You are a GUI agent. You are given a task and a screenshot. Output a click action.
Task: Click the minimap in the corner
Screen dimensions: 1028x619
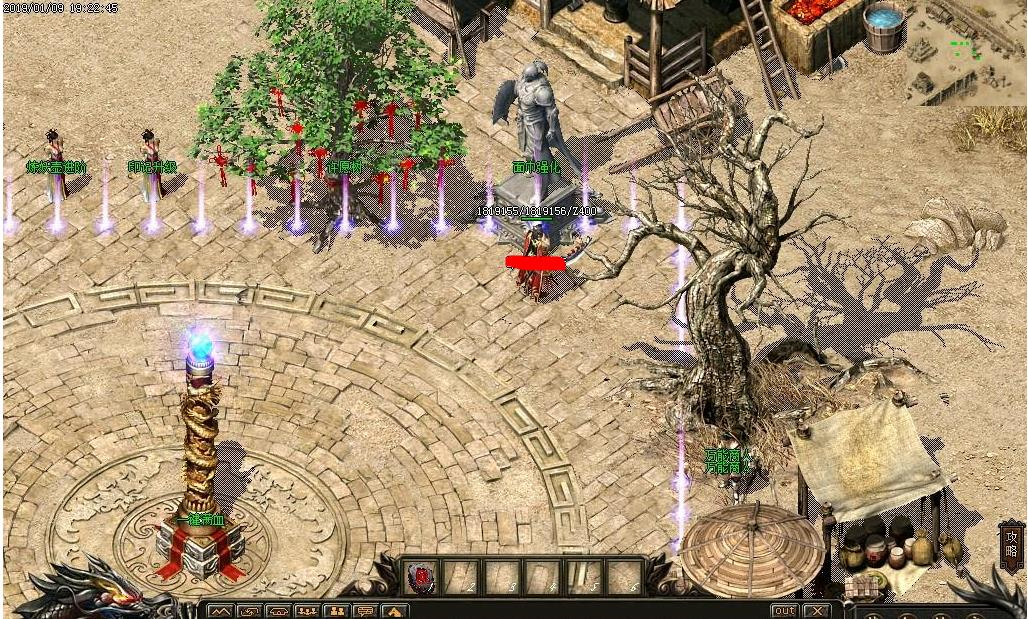pos(965,51)
